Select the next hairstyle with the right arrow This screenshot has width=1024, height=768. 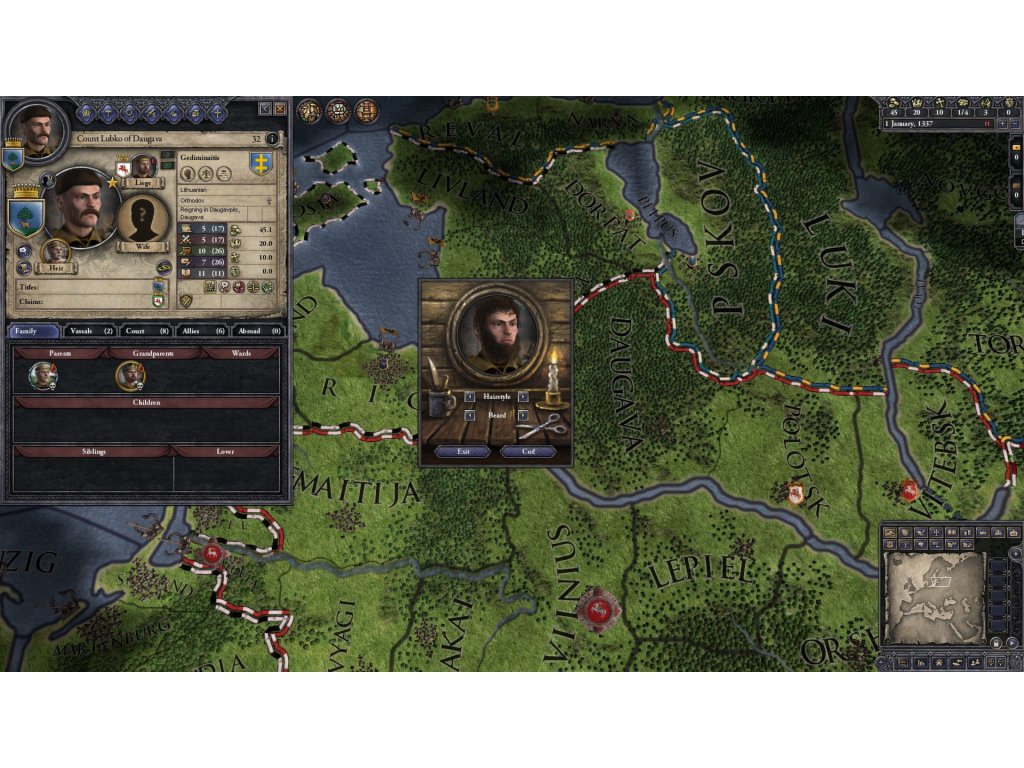pyautogui.click(x=525, y=397)
